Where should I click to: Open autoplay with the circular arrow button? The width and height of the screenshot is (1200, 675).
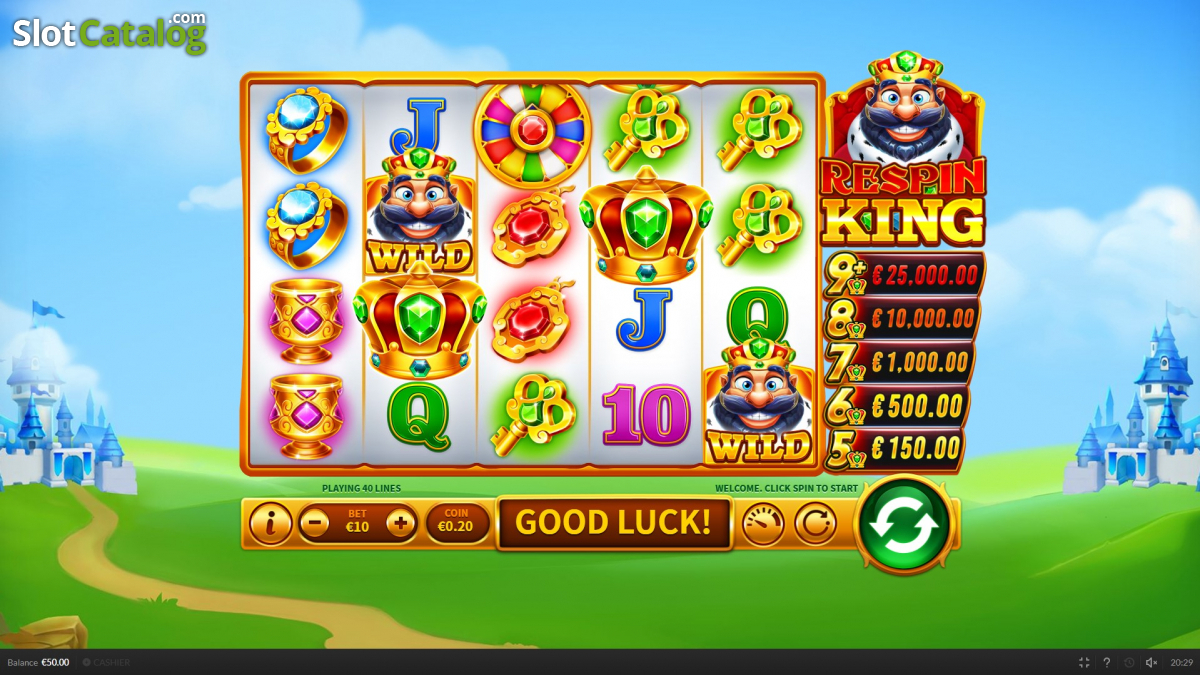coord(816,522)
